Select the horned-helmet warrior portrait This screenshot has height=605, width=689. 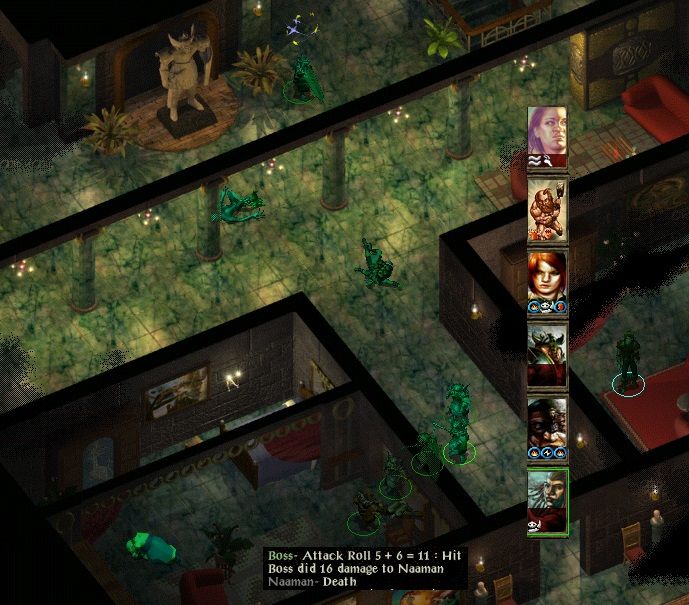coord(547,352)
